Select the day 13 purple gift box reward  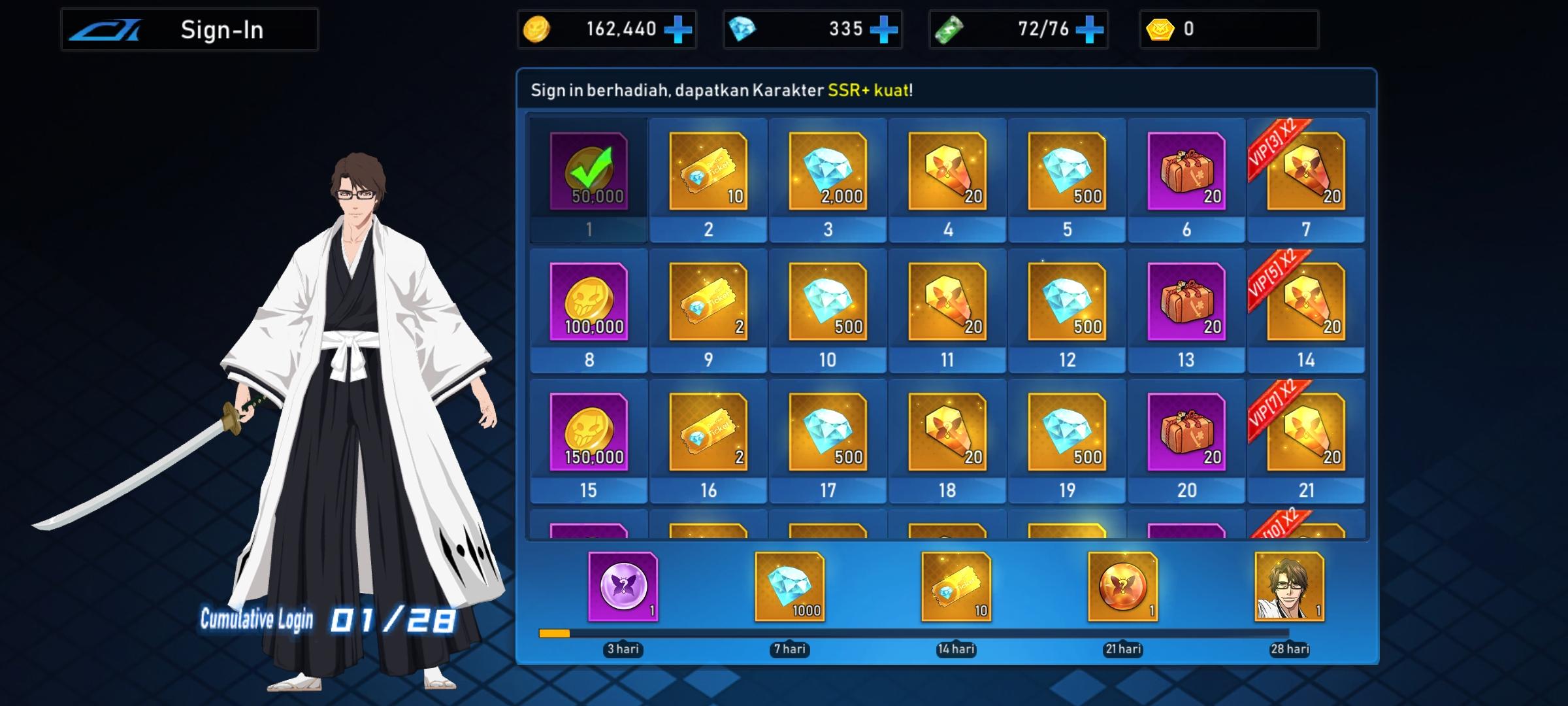1186,303
